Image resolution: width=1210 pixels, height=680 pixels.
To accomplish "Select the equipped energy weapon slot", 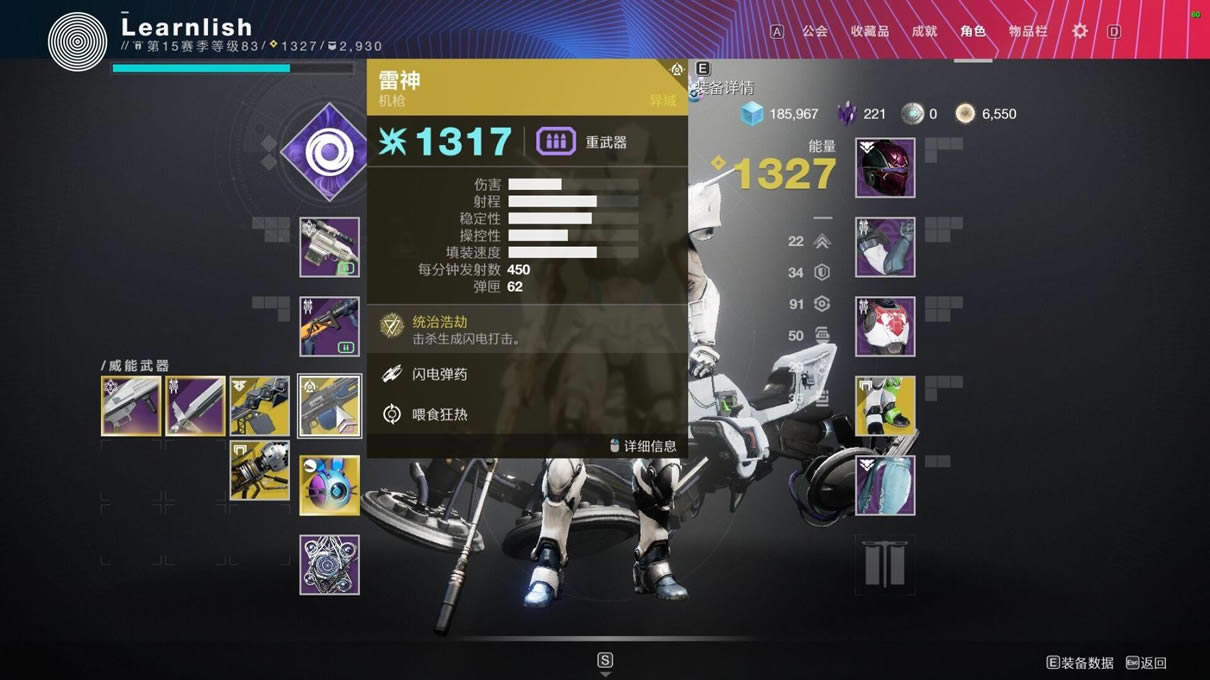I will coord(330,326).
